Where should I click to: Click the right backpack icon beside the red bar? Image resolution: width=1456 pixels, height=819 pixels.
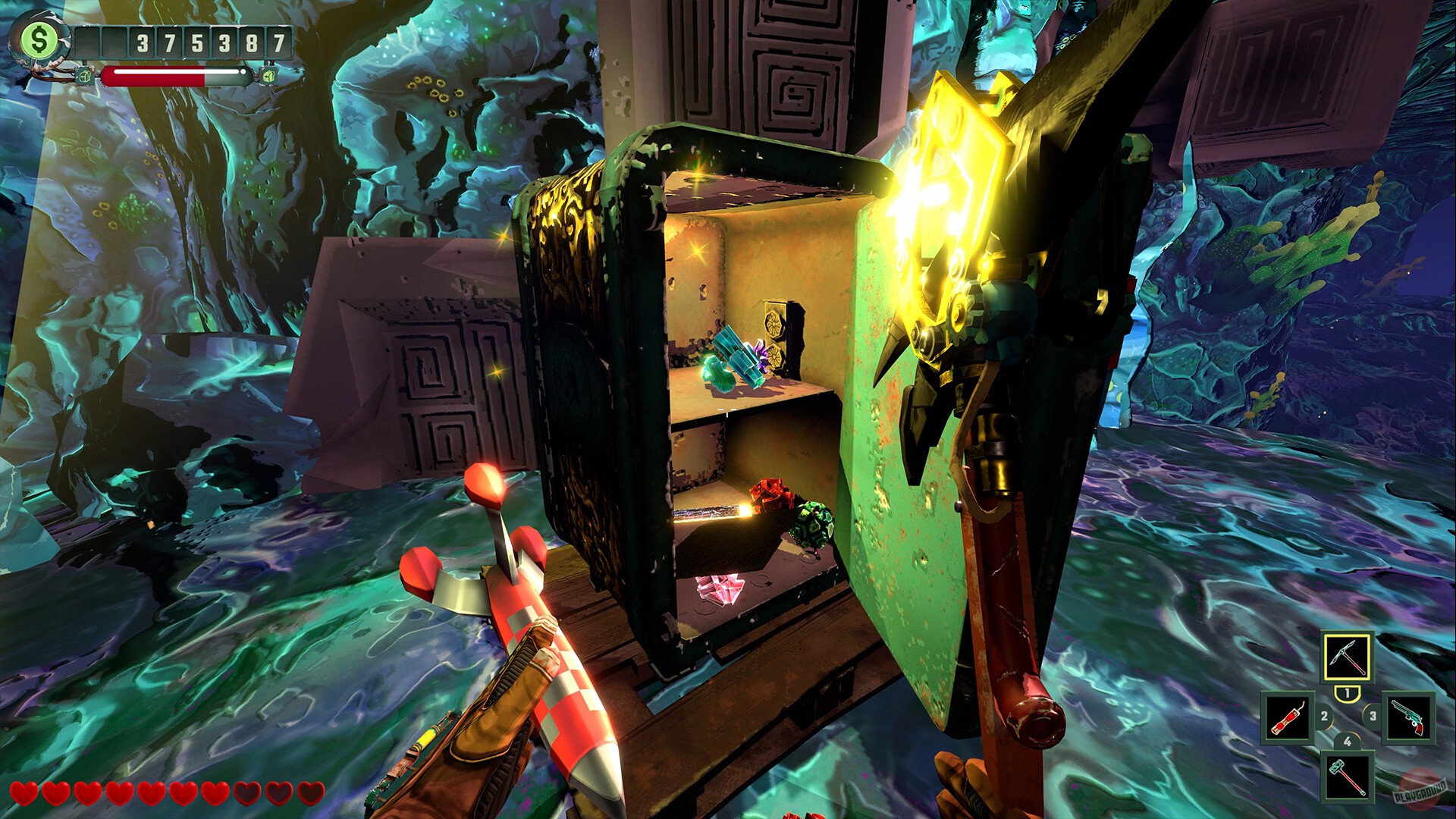pos(269,76)
